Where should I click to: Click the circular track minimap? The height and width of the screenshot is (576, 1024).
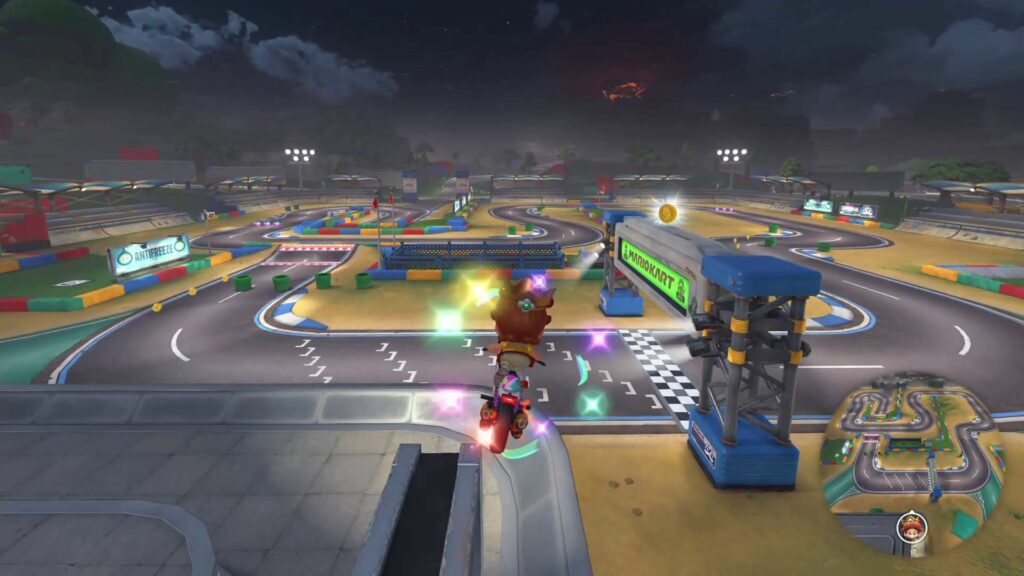coord(911,457)
